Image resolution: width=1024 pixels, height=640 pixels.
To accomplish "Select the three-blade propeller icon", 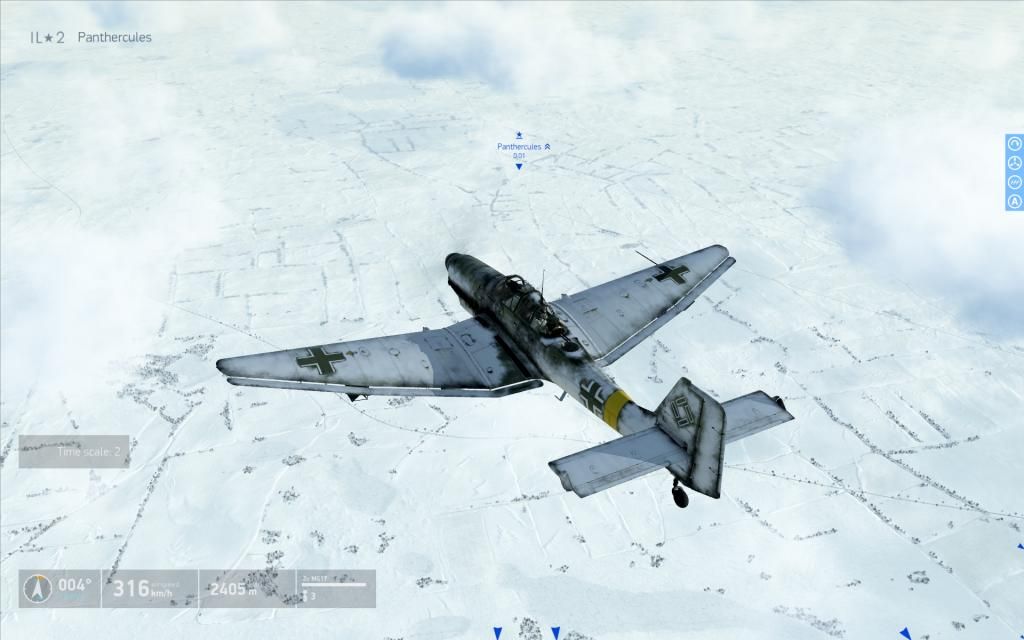I will (x=1014, y=163).
